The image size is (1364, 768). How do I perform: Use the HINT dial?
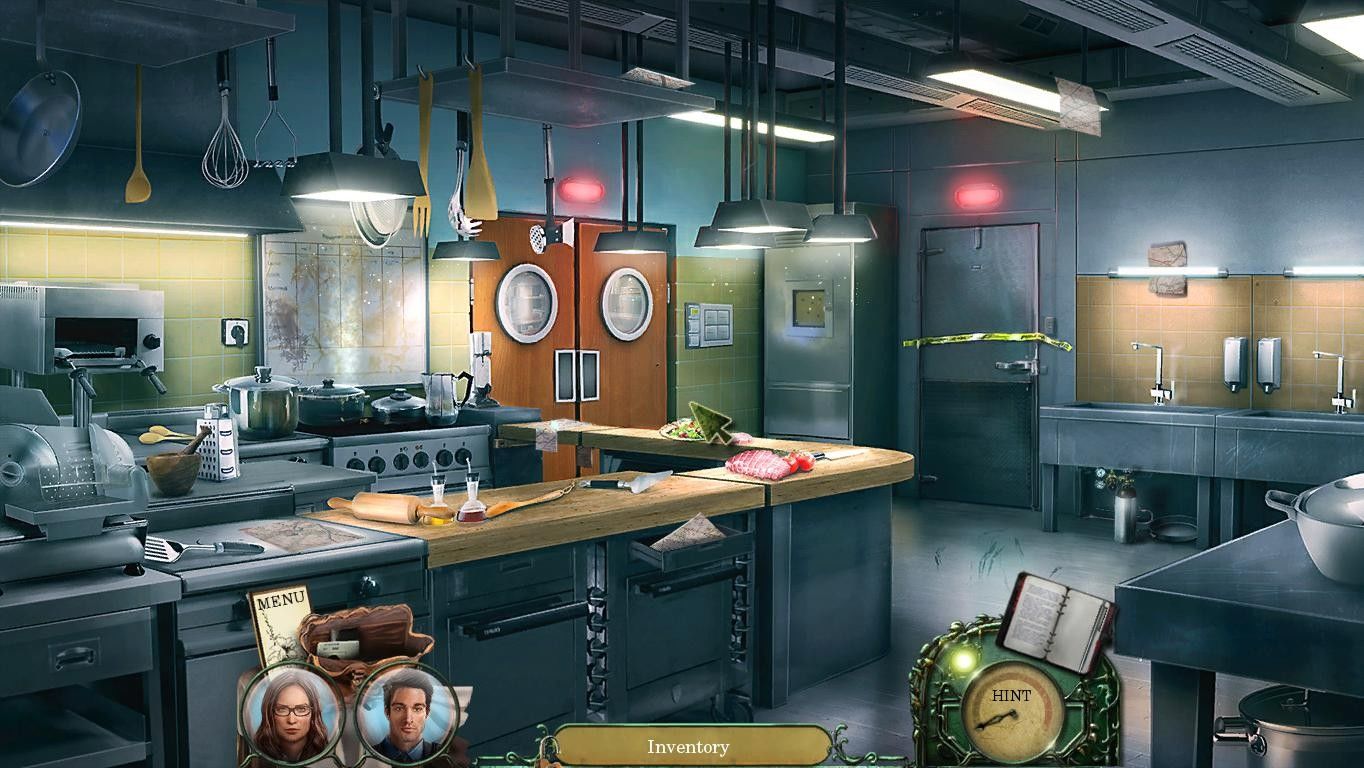(x=1012, y=709)
